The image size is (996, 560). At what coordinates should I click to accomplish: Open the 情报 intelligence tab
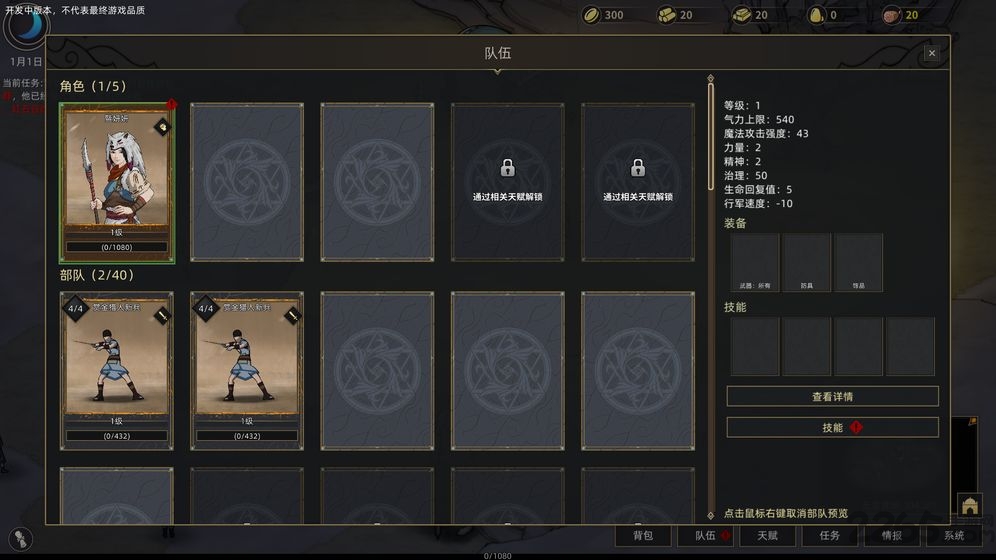892,536
